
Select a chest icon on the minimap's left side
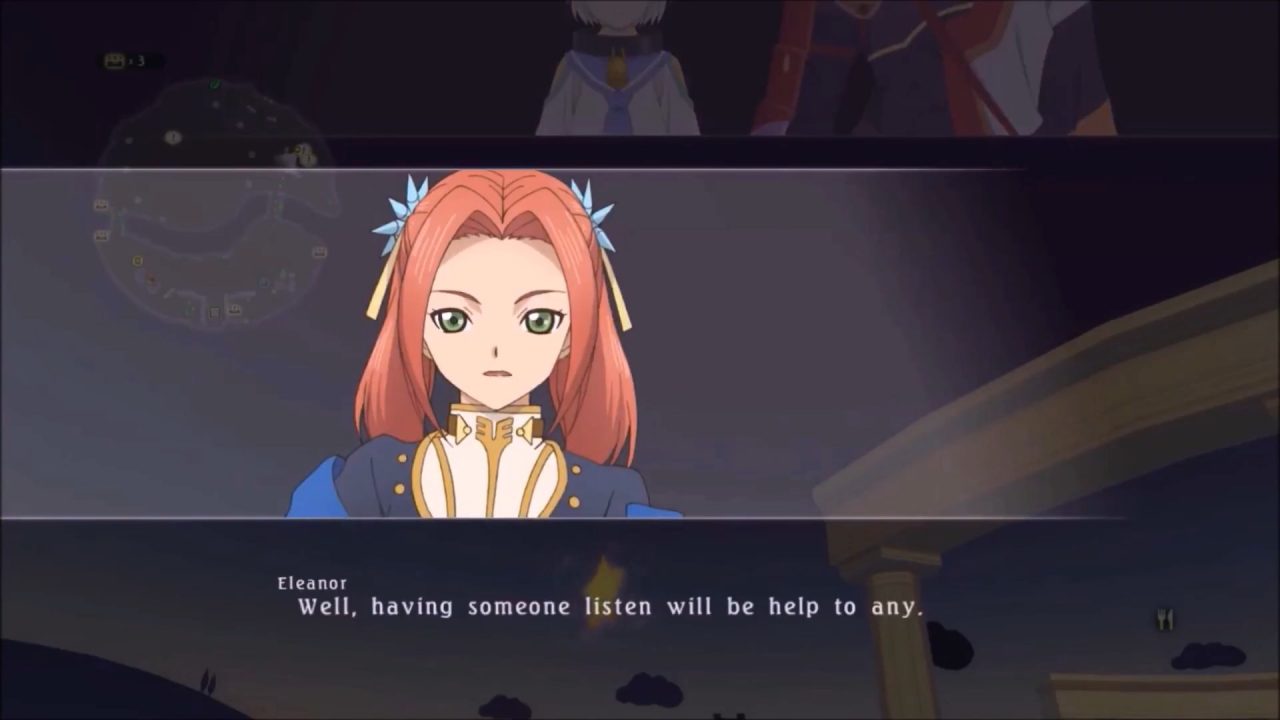click(100, 204)
